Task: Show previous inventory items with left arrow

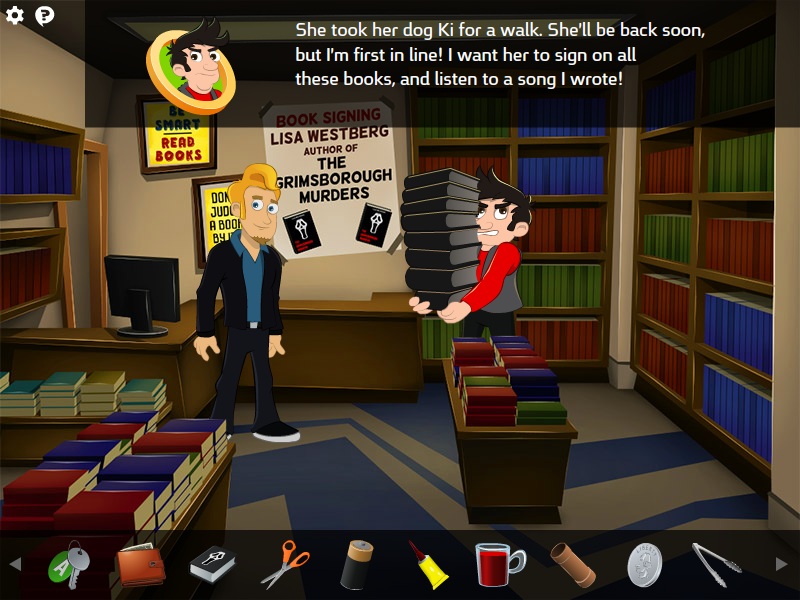Action: pos(15,565)
